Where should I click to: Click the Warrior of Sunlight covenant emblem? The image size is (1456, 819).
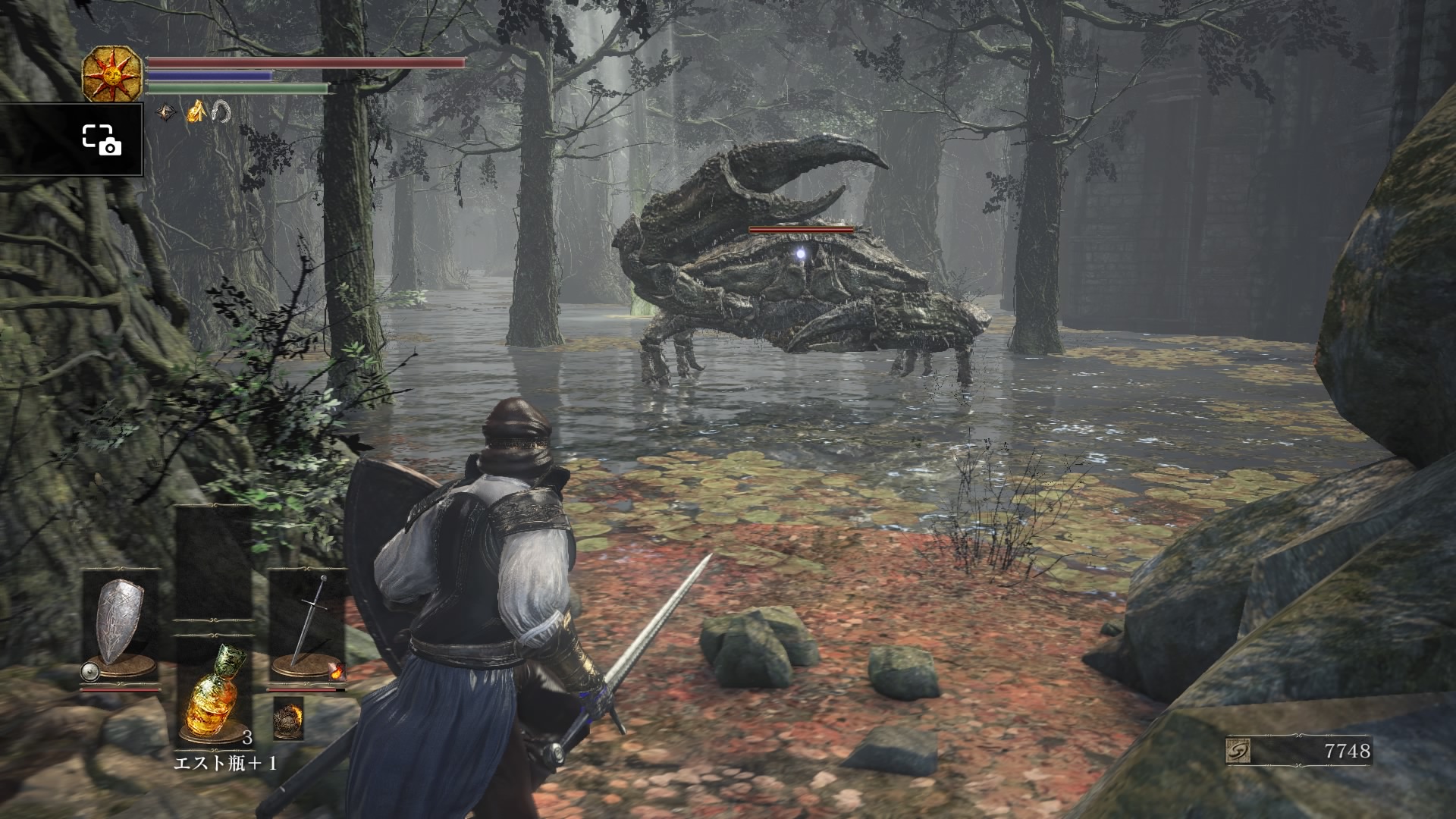tap(112, 75)
